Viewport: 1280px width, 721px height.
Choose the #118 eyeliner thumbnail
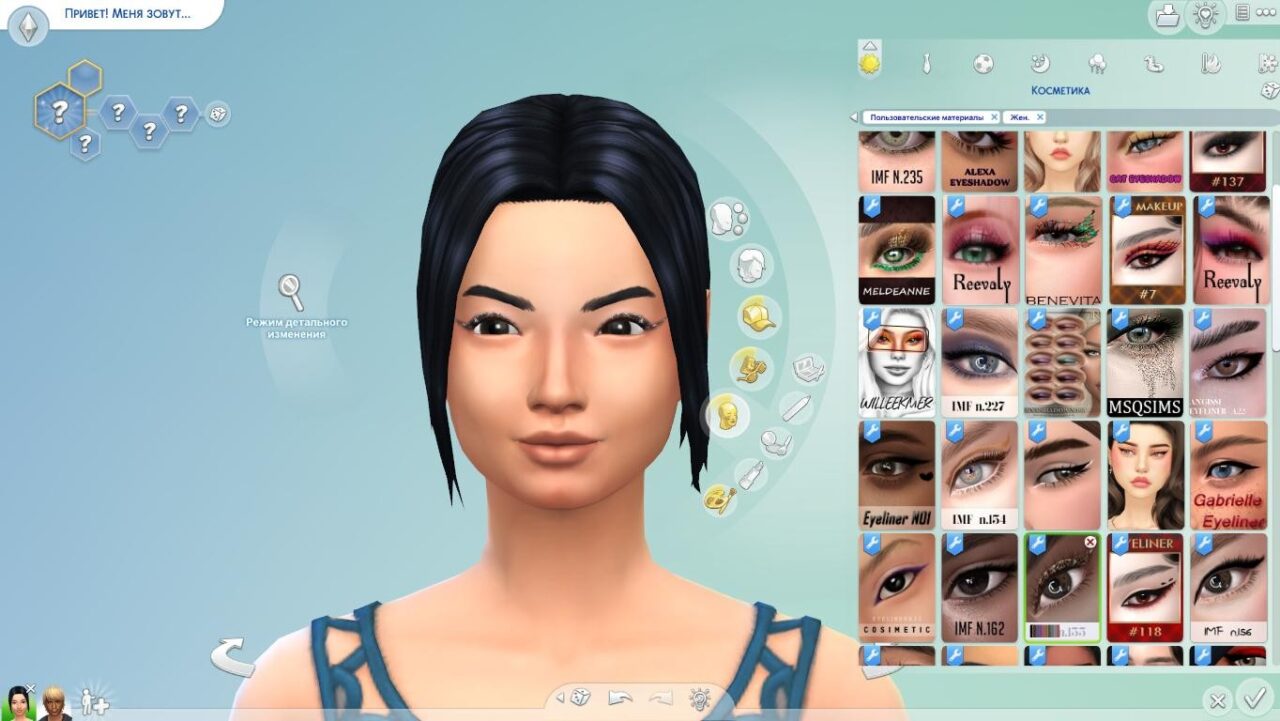1145,587
